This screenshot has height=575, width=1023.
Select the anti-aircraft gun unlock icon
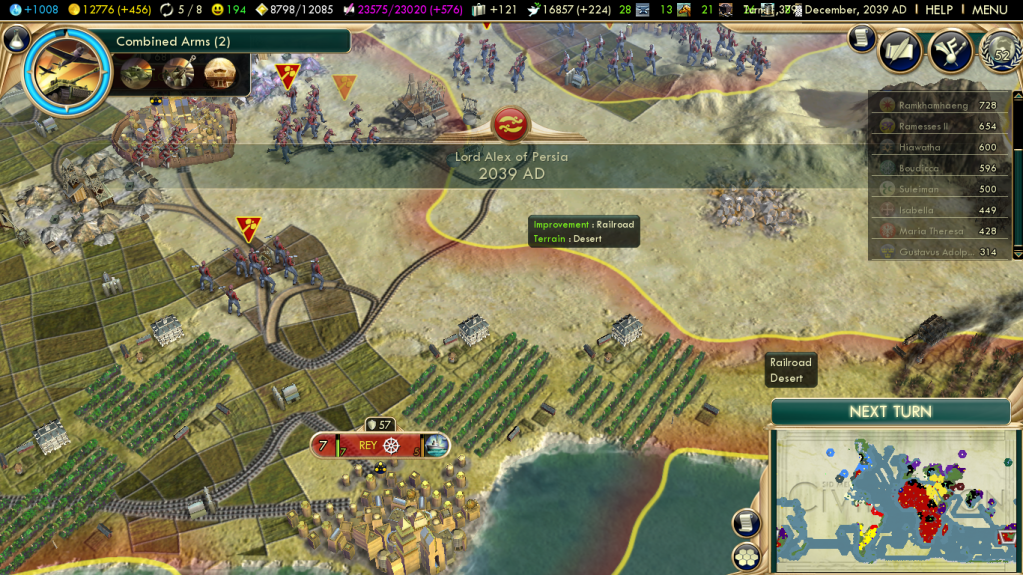(178, 72)
